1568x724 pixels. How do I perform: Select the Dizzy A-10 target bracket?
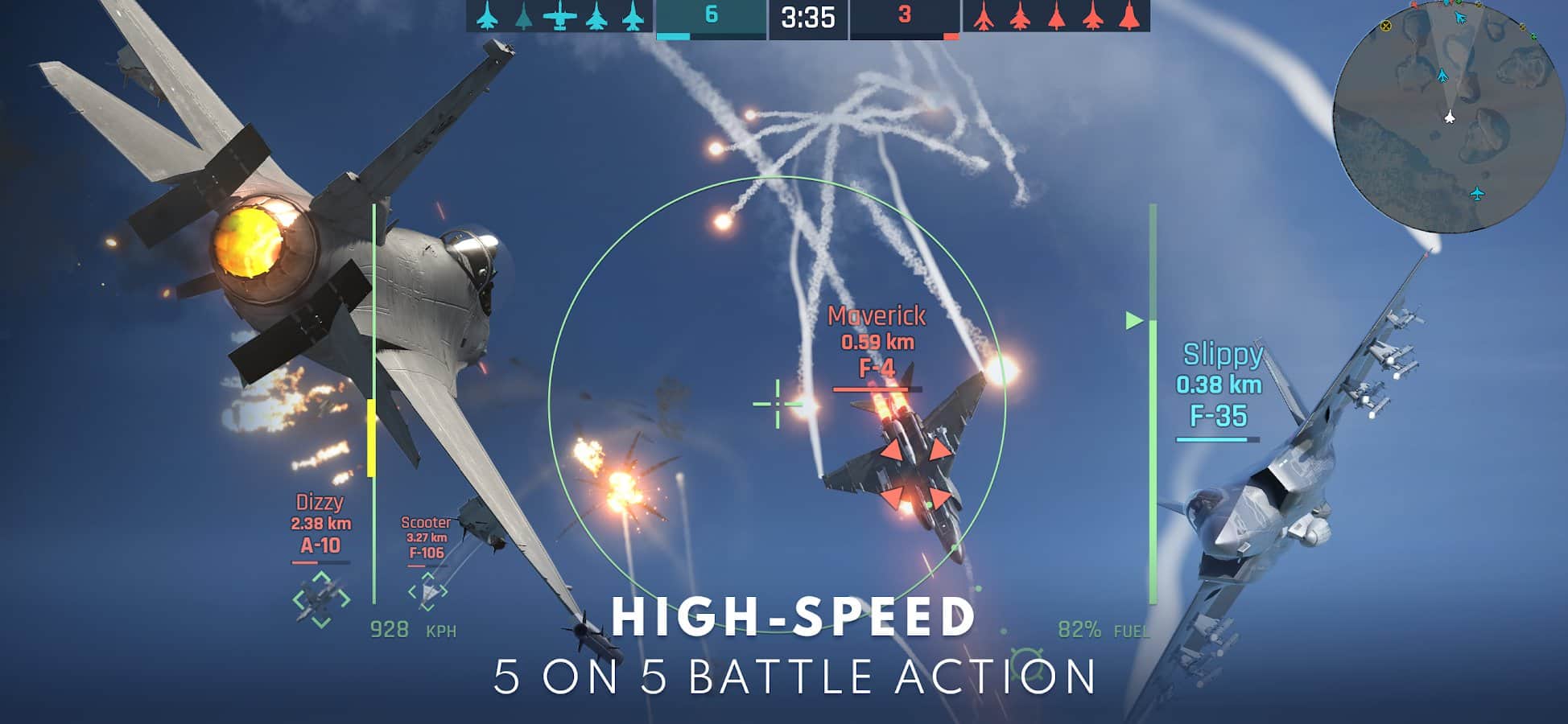click(321, 599)
